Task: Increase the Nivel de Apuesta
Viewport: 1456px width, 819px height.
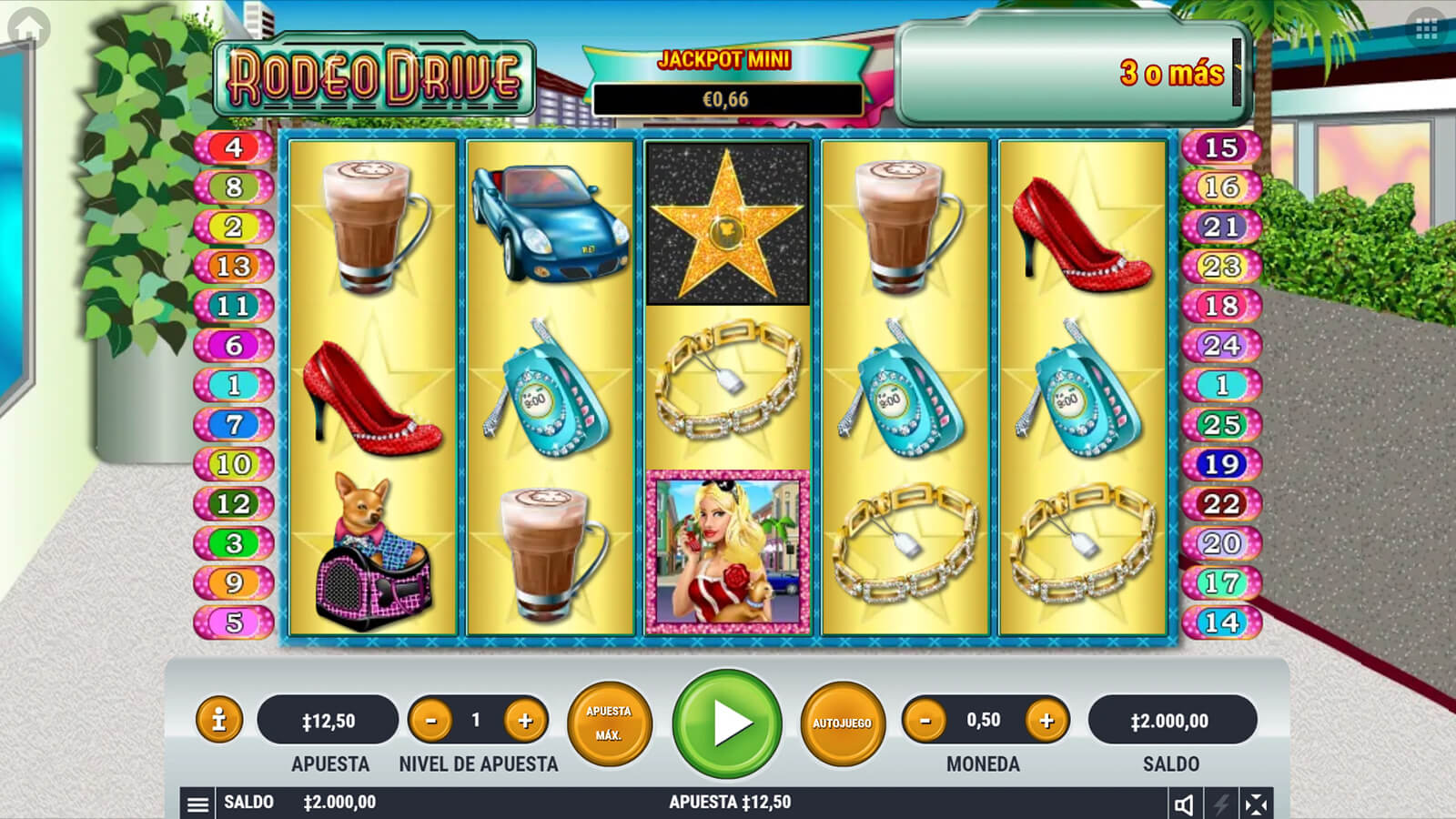Action: pyautogui.click(x=525, y=721)
